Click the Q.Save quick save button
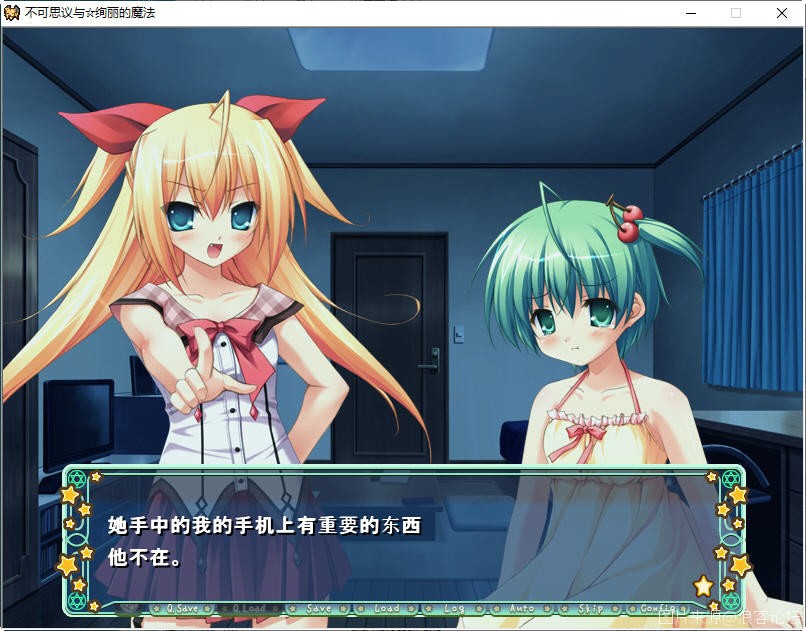Screen dimensions: 806x631 (182, 608)
